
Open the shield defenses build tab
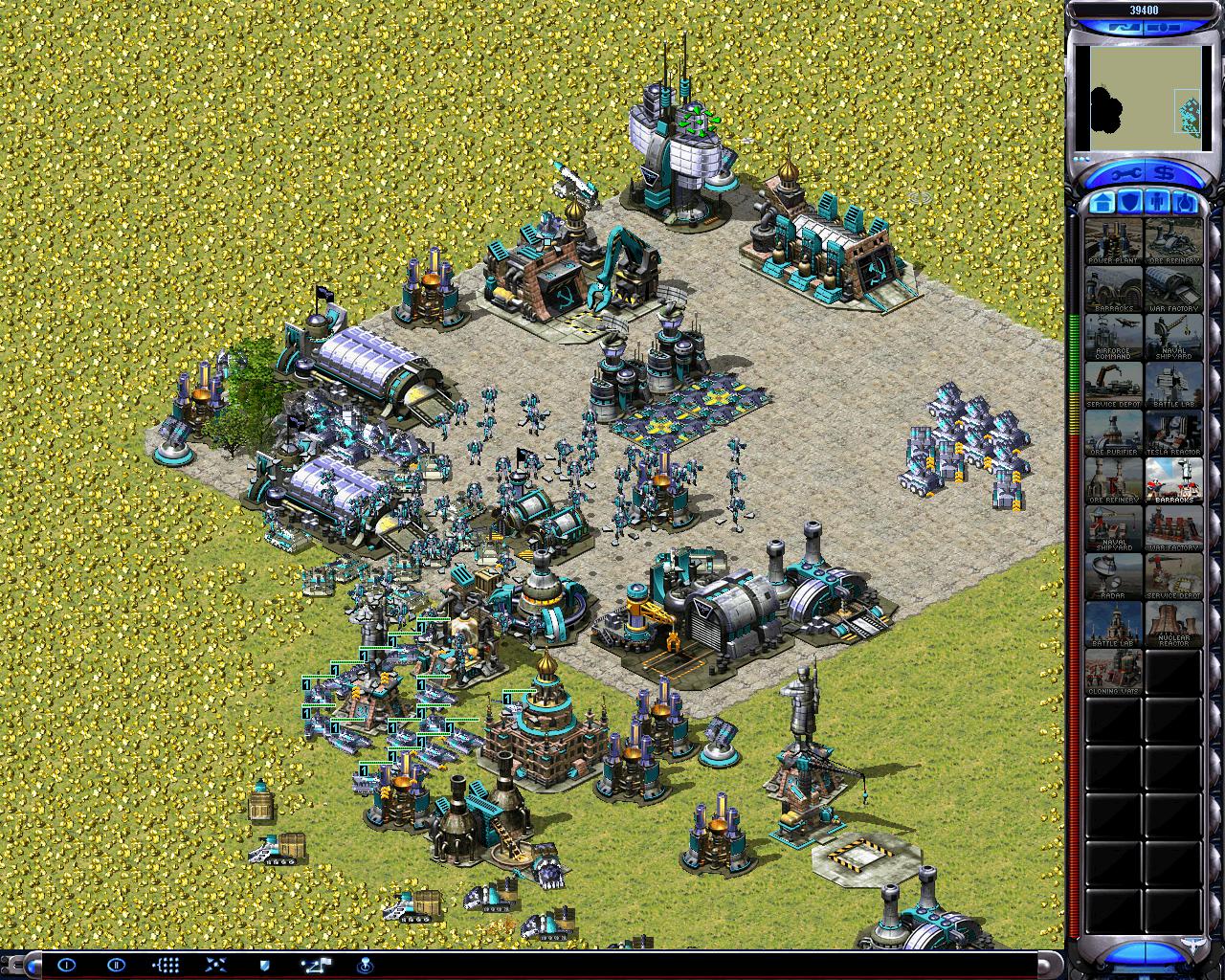(1129, 202)
